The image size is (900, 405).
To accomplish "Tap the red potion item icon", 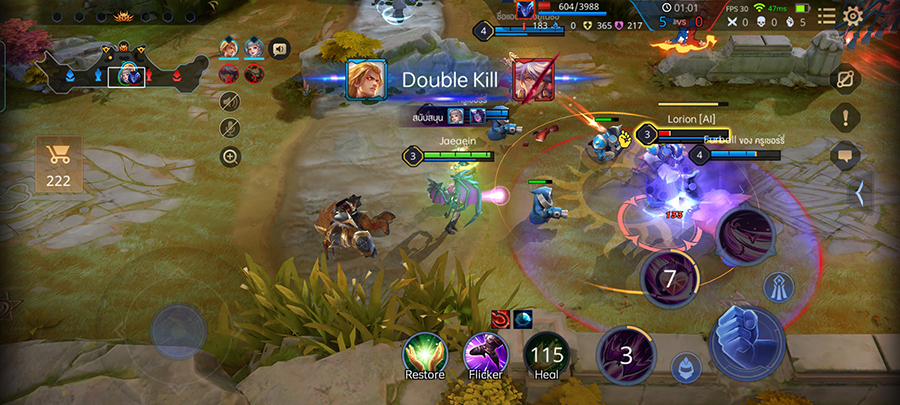I will click(499, 318).
